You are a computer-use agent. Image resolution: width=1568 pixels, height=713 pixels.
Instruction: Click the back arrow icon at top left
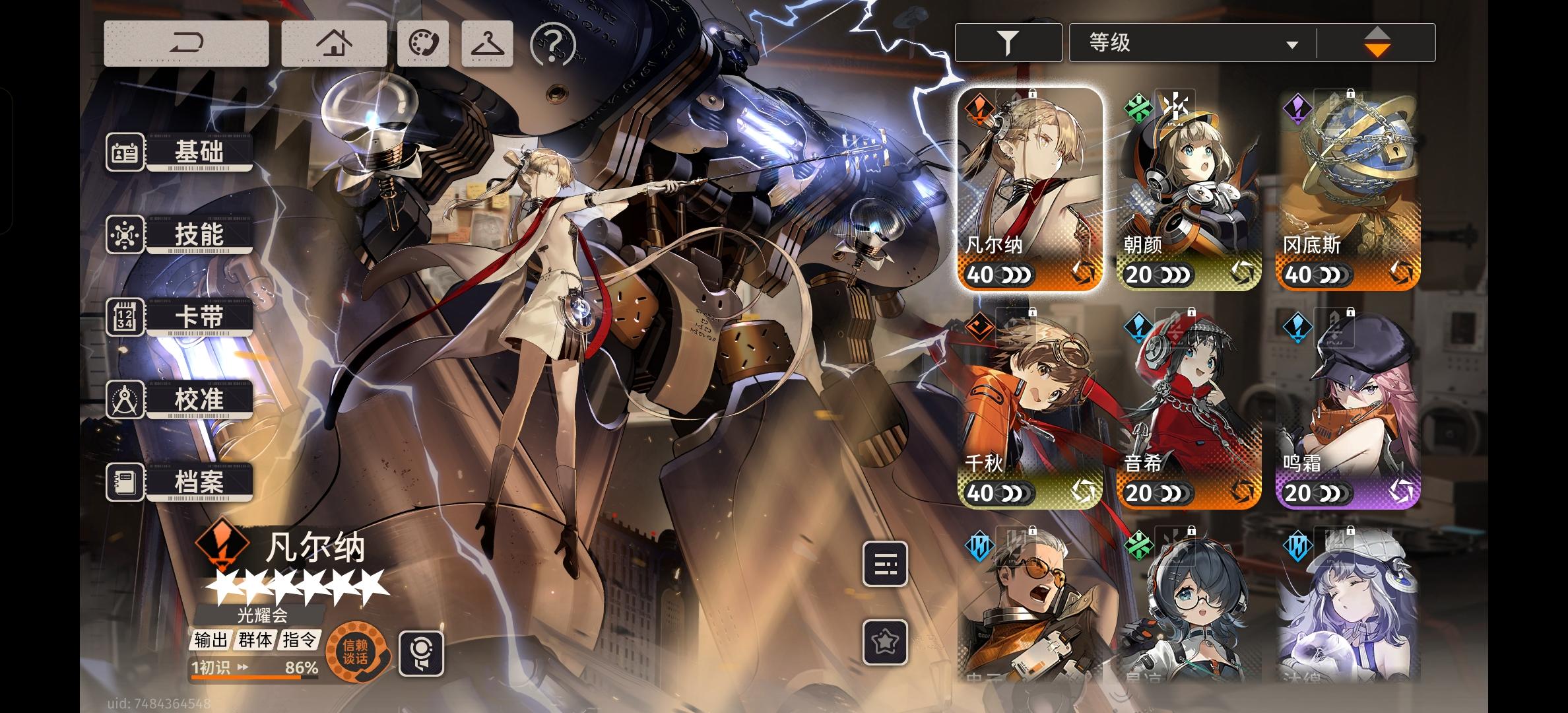(187, 42)
